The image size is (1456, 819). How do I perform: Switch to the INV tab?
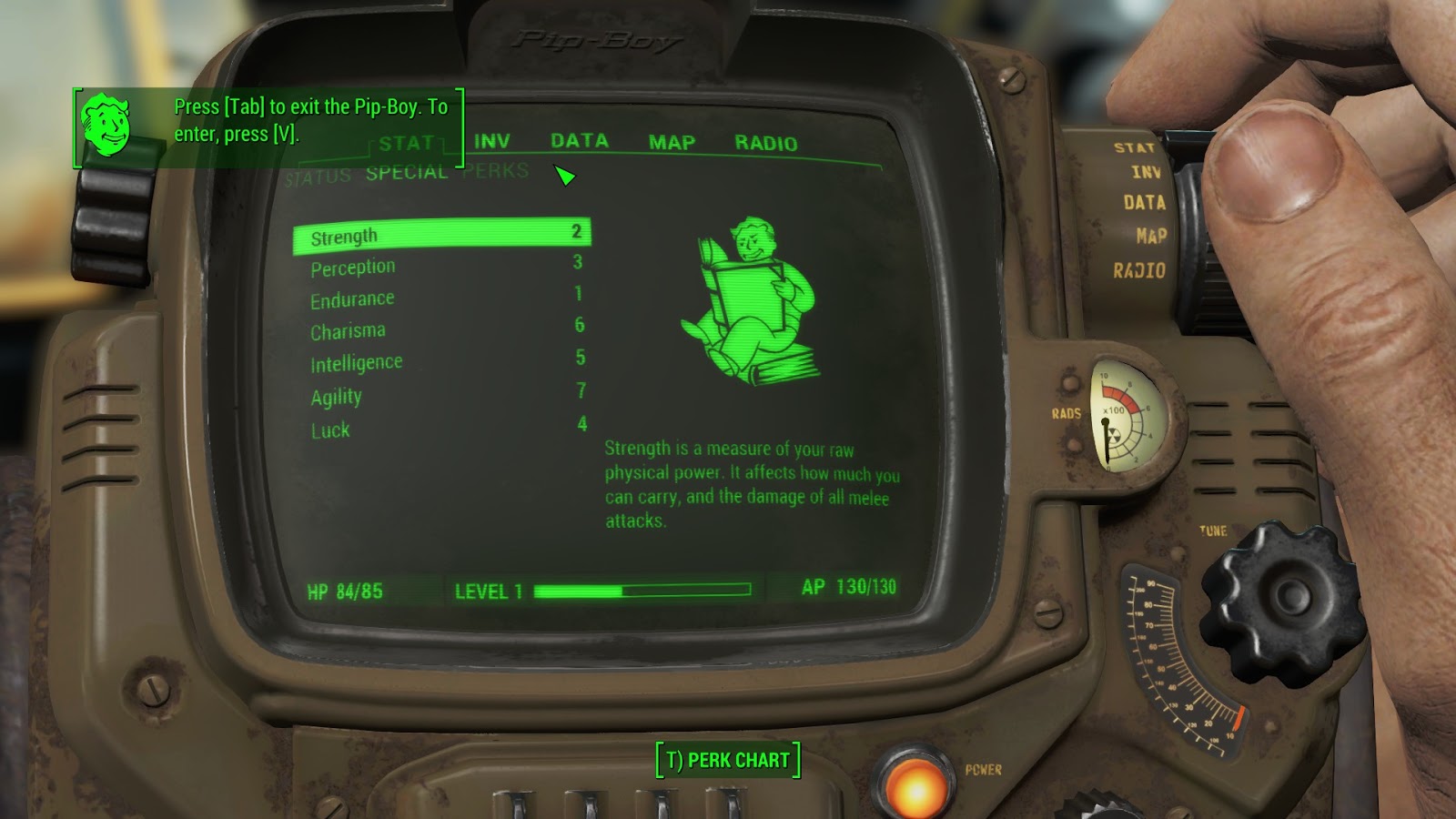[x=491, y=141]
